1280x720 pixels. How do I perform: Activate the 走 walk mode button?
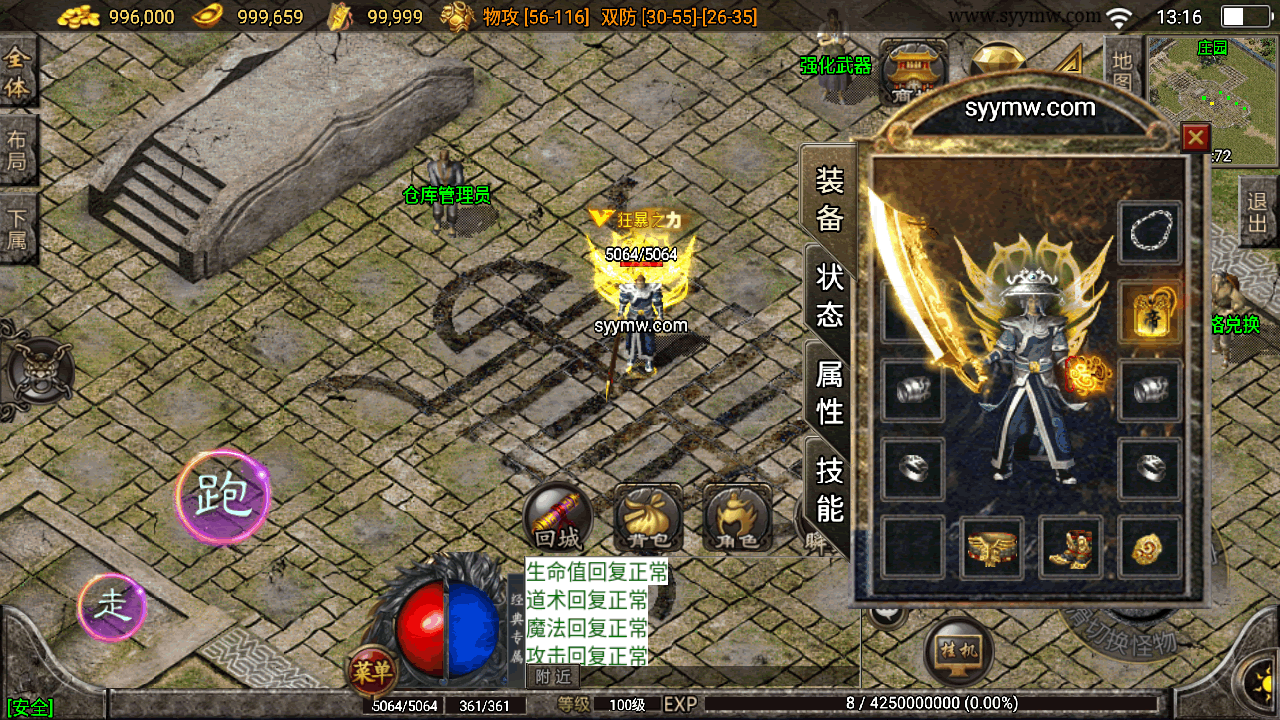112,607
